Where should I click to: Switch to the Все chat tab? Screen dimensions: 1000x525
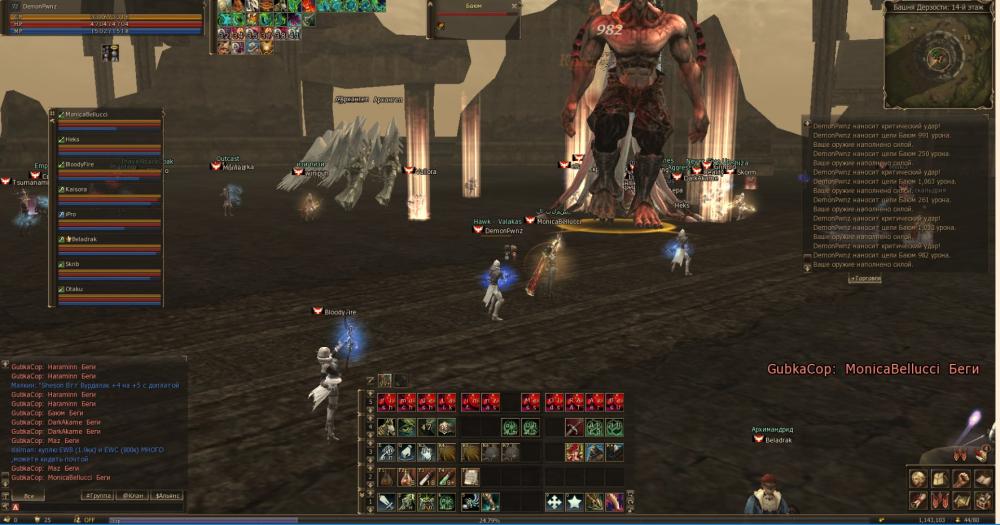[30, 495]
